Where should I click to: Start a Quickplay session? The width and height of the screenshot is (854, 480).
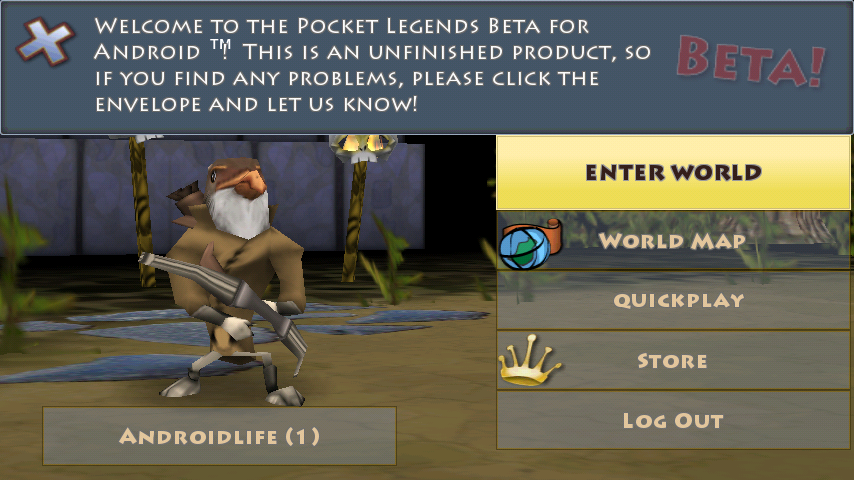673,300
